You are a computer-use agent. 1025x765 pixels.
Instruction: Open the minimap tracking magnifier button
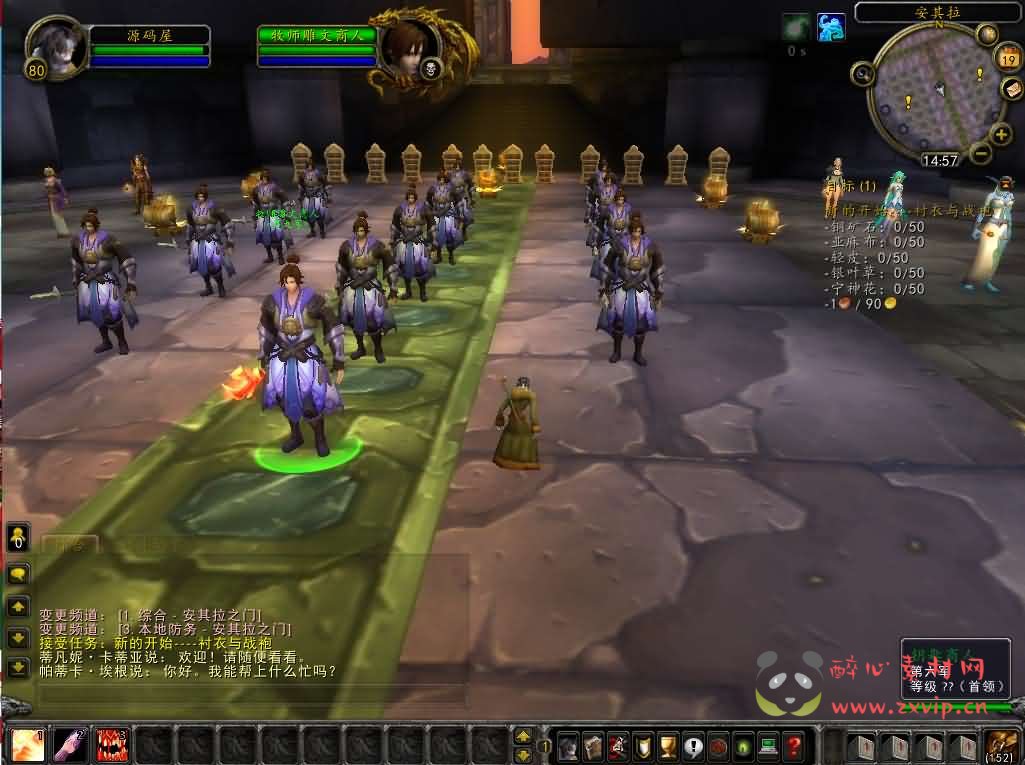point(862,72)
